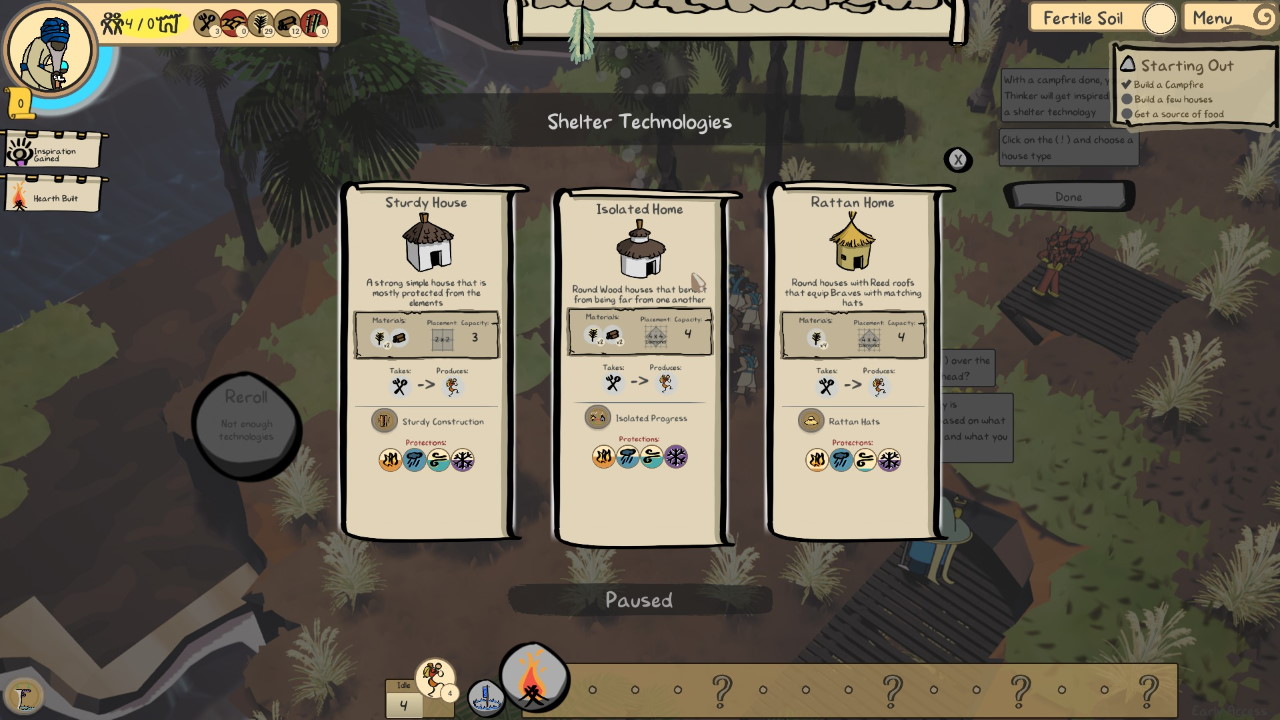This screenshot has height=720, width=1280.
Task: Click the tribe leader portrait
Action: point(48,48)
